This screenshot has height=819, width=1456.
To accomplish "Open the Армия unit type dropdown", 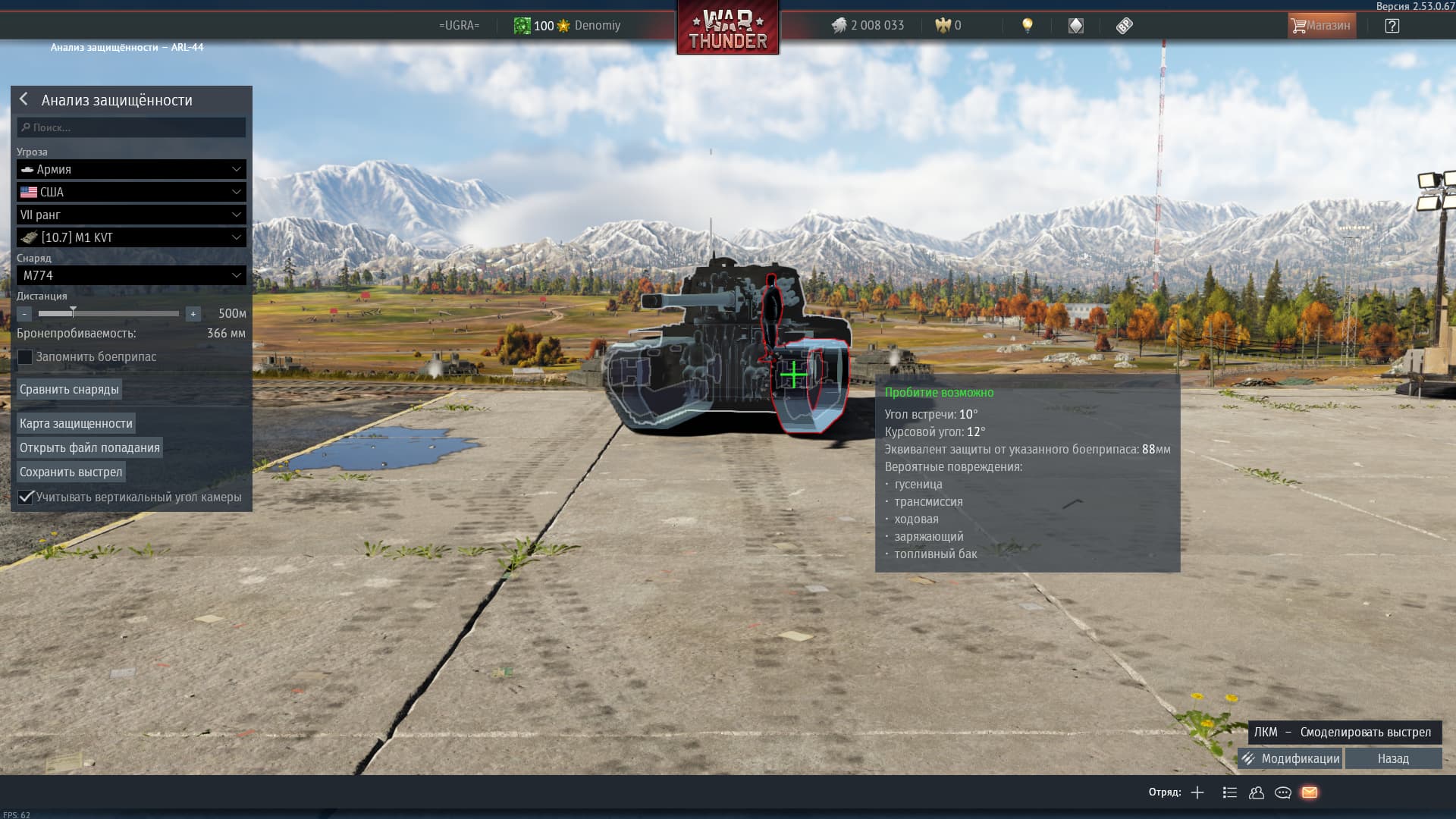I will 131,169.
